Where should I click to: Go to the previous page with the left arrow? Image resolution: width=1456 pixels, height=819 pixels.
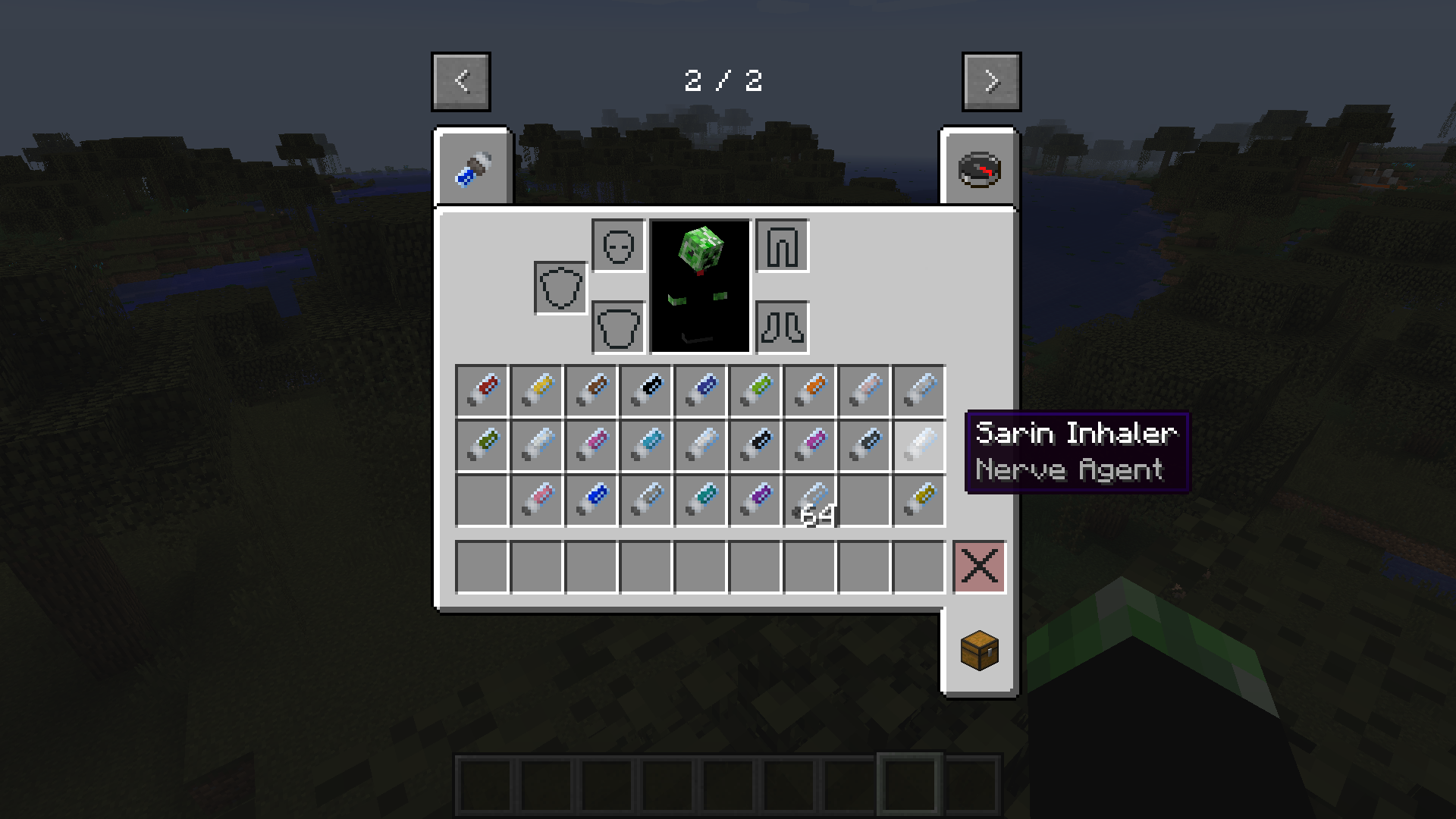coord(460,81)
